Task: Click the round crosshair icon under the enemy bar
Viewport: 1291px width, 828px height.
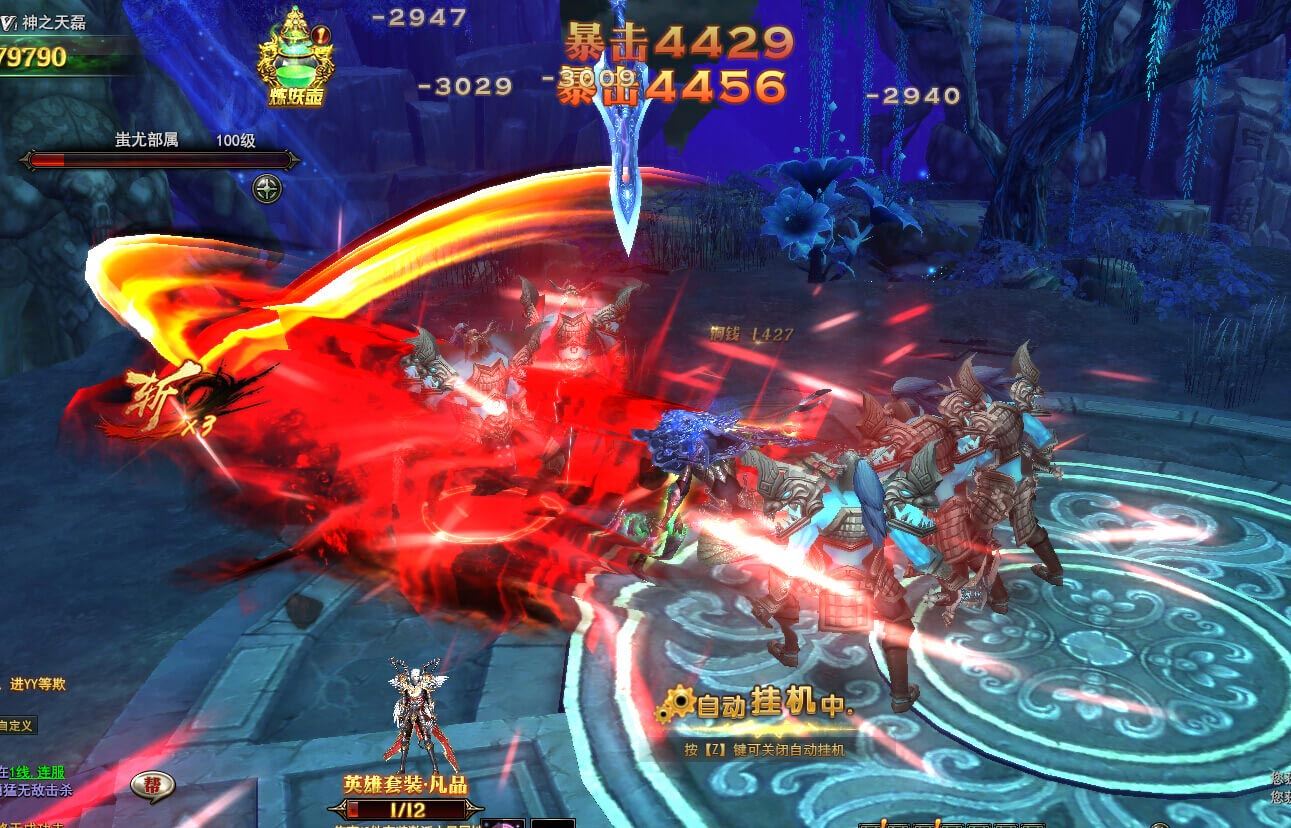Action: pos(267,189)
